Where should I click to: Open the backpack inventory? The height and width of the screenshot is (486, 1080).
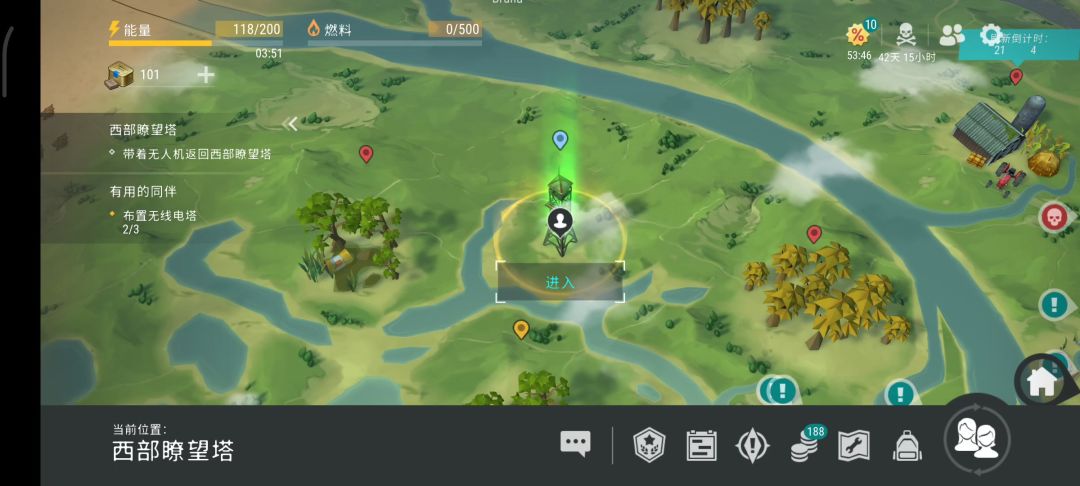coord(906,444)
